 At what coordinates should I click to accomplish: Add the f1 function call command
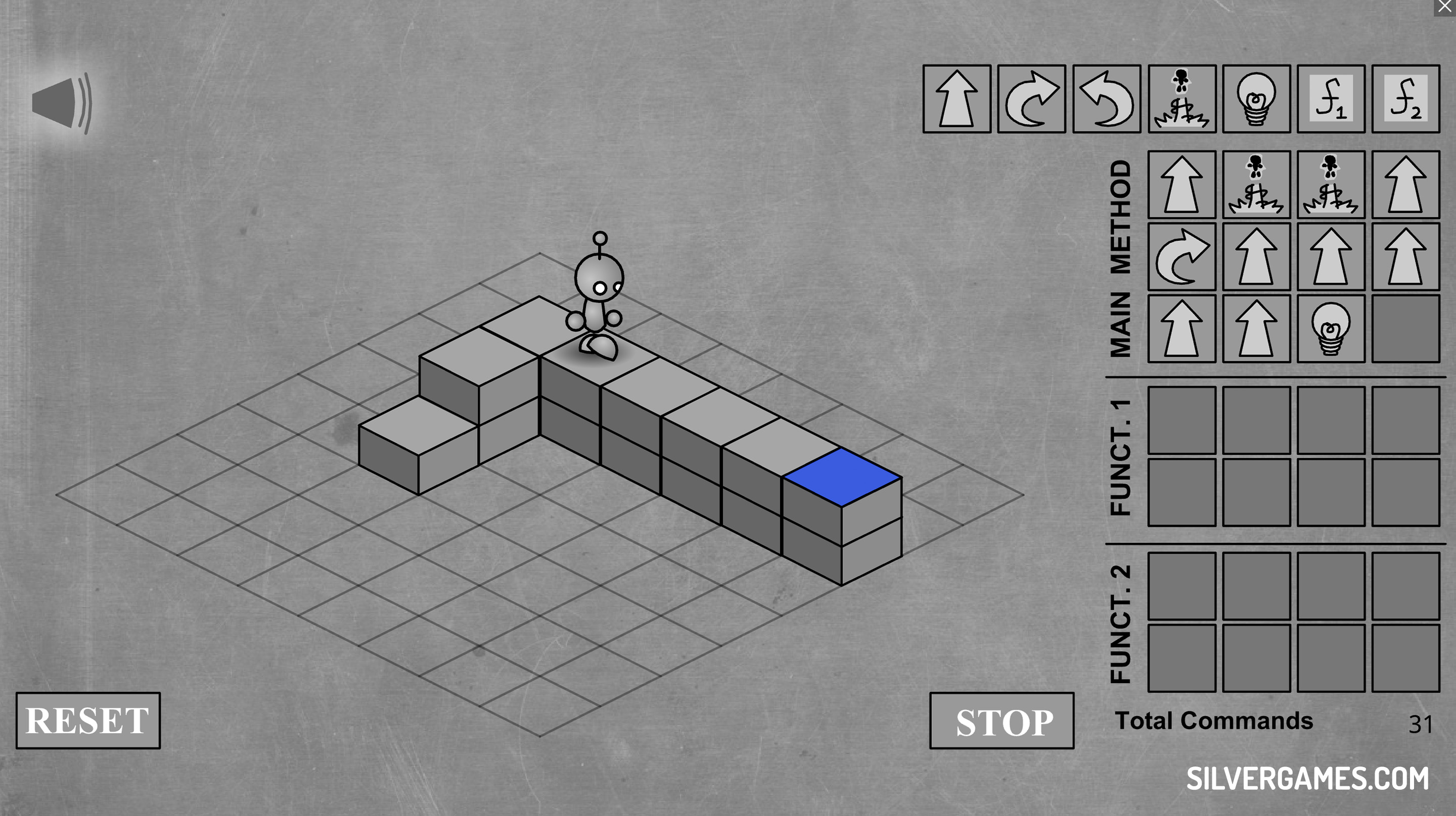(1331, 99)
